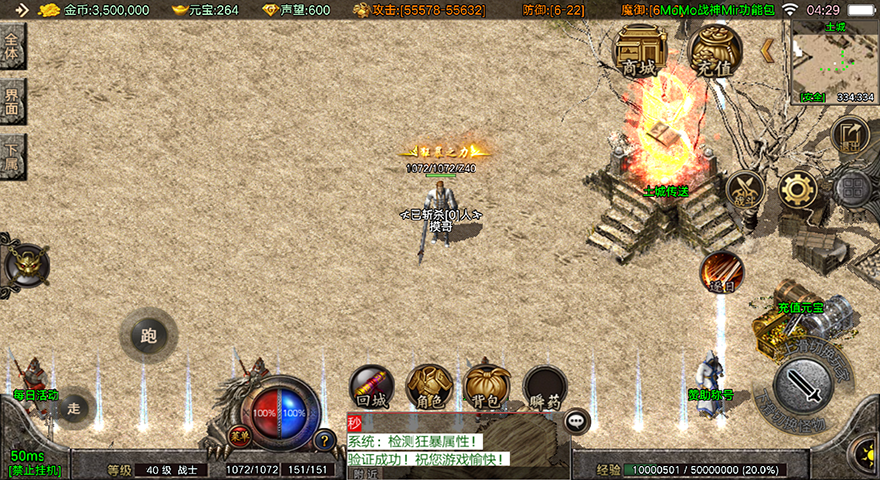Use the 回城 return scroll
The width and height of the screenshot is (880, 480).
pyautogui.click(x=372, y=386)
